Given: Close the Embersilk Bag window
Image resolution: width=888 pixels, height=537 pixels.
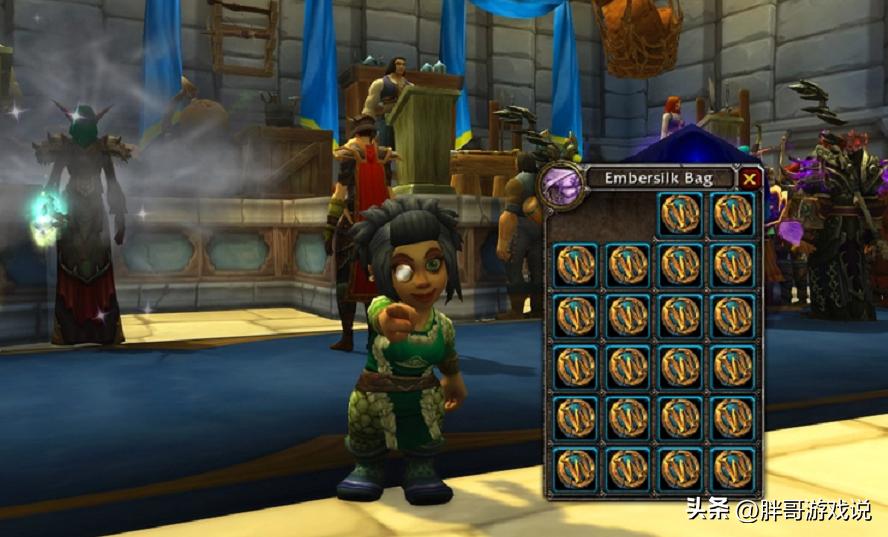Looking at the screenshot, I should (x=749, y=179).
